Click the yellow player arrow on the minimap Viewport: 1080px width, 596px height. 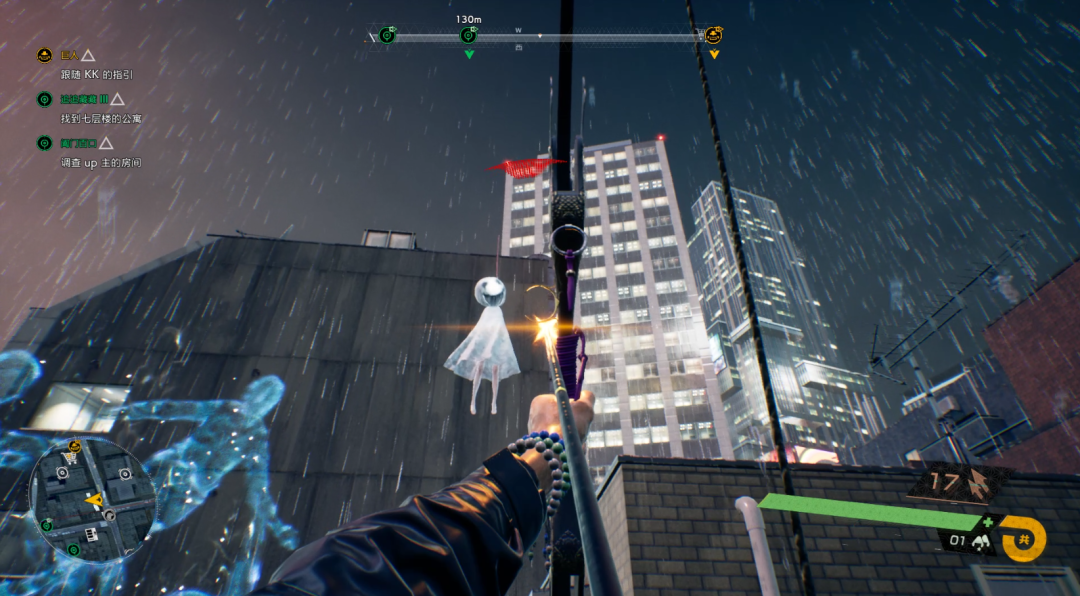tap(93, 498)
